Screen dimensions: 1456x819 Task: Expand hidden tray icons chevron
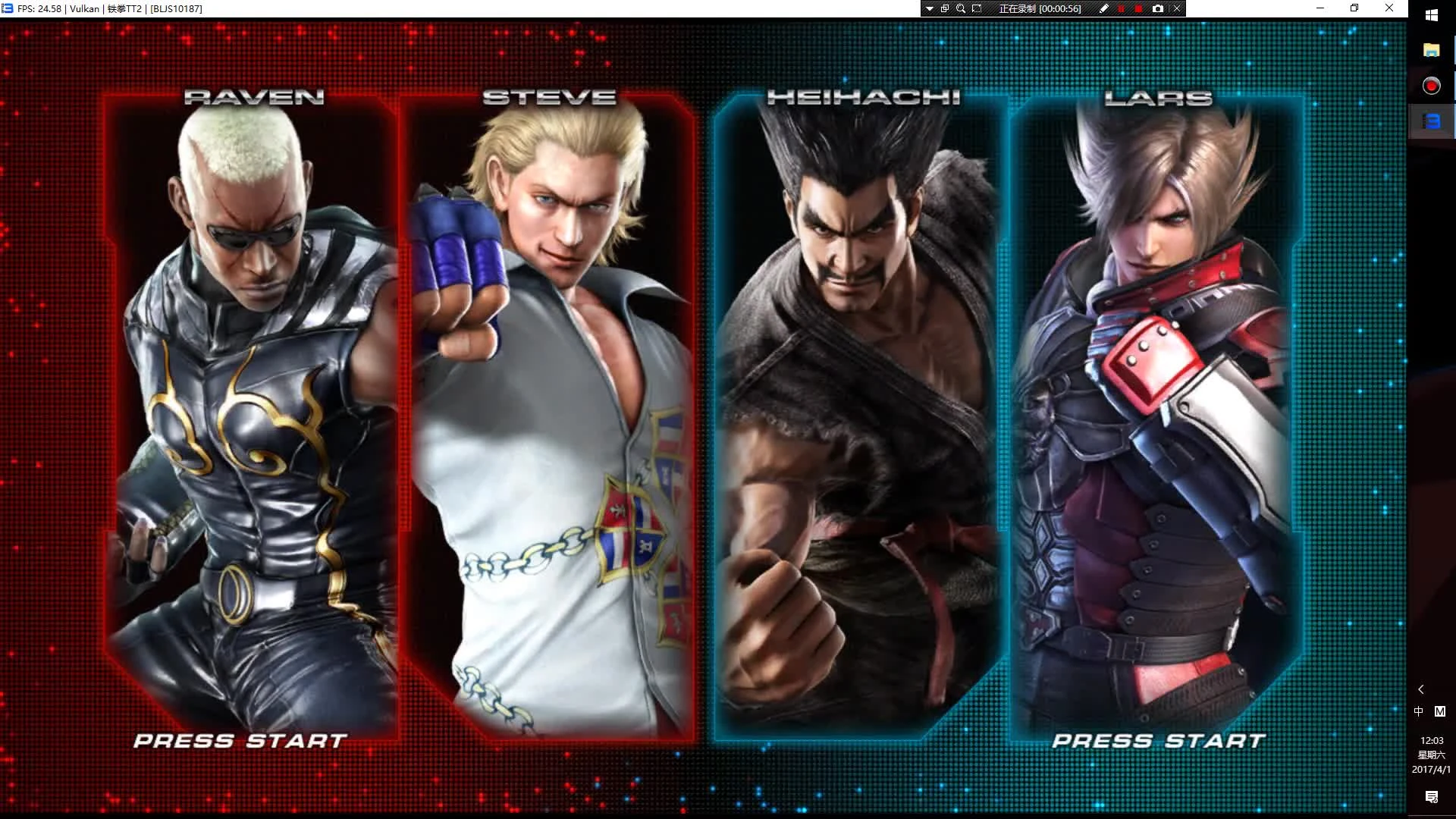1420,689
